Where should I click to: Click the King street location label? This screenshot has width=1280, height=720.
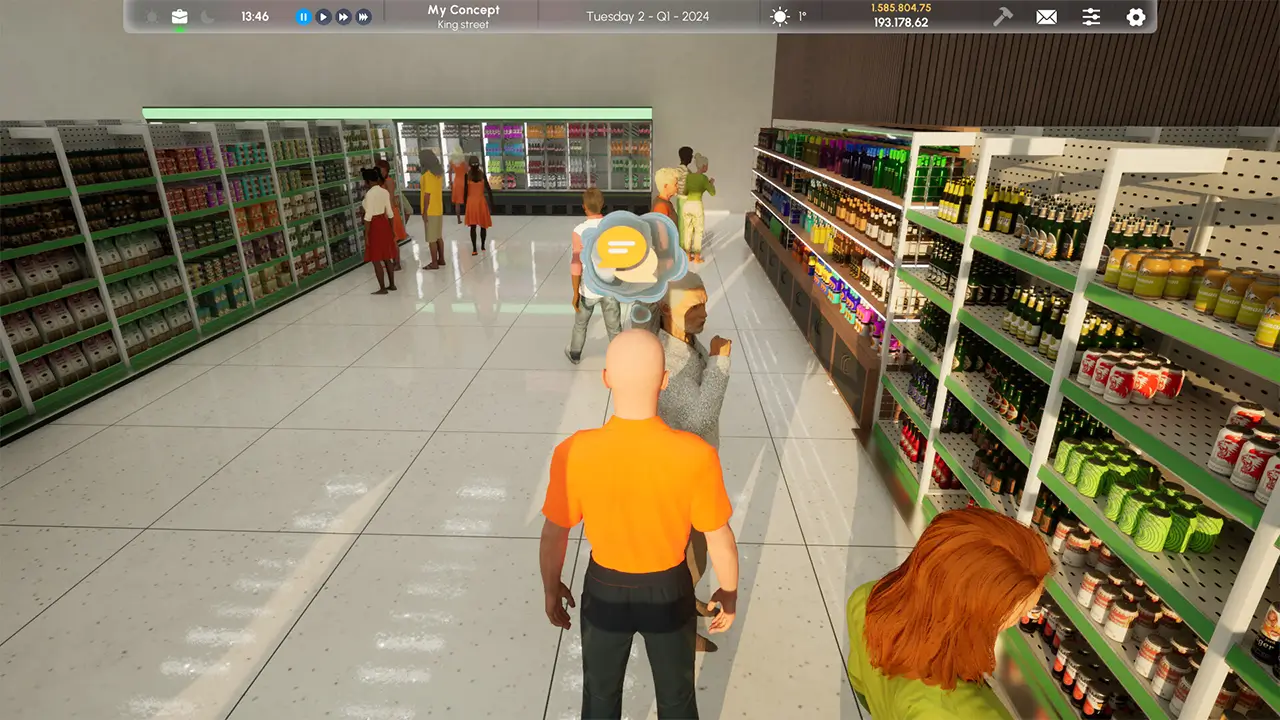point(464,24)
